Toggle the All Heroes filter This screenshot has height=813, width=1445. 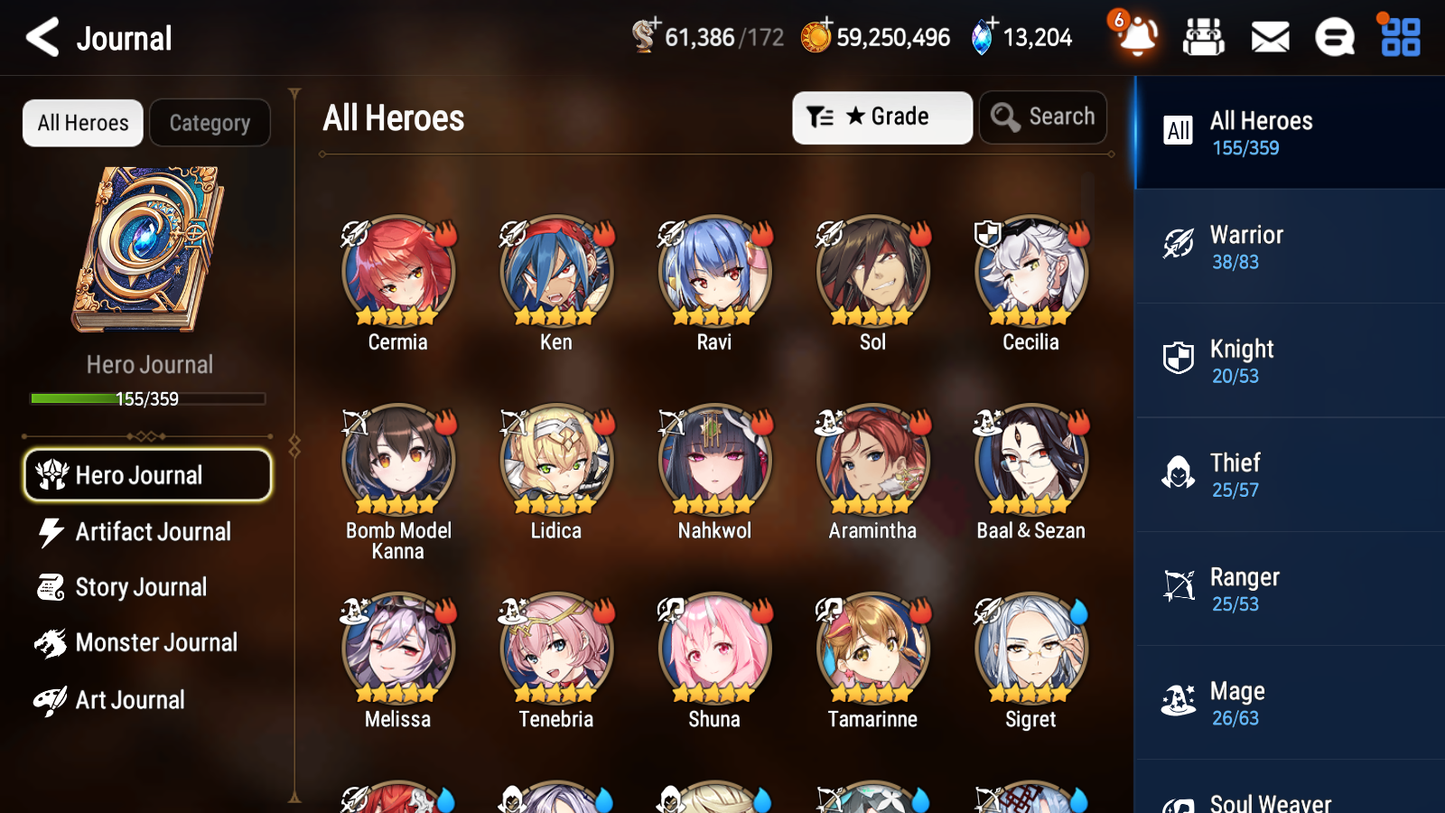[x=82, y=122]
